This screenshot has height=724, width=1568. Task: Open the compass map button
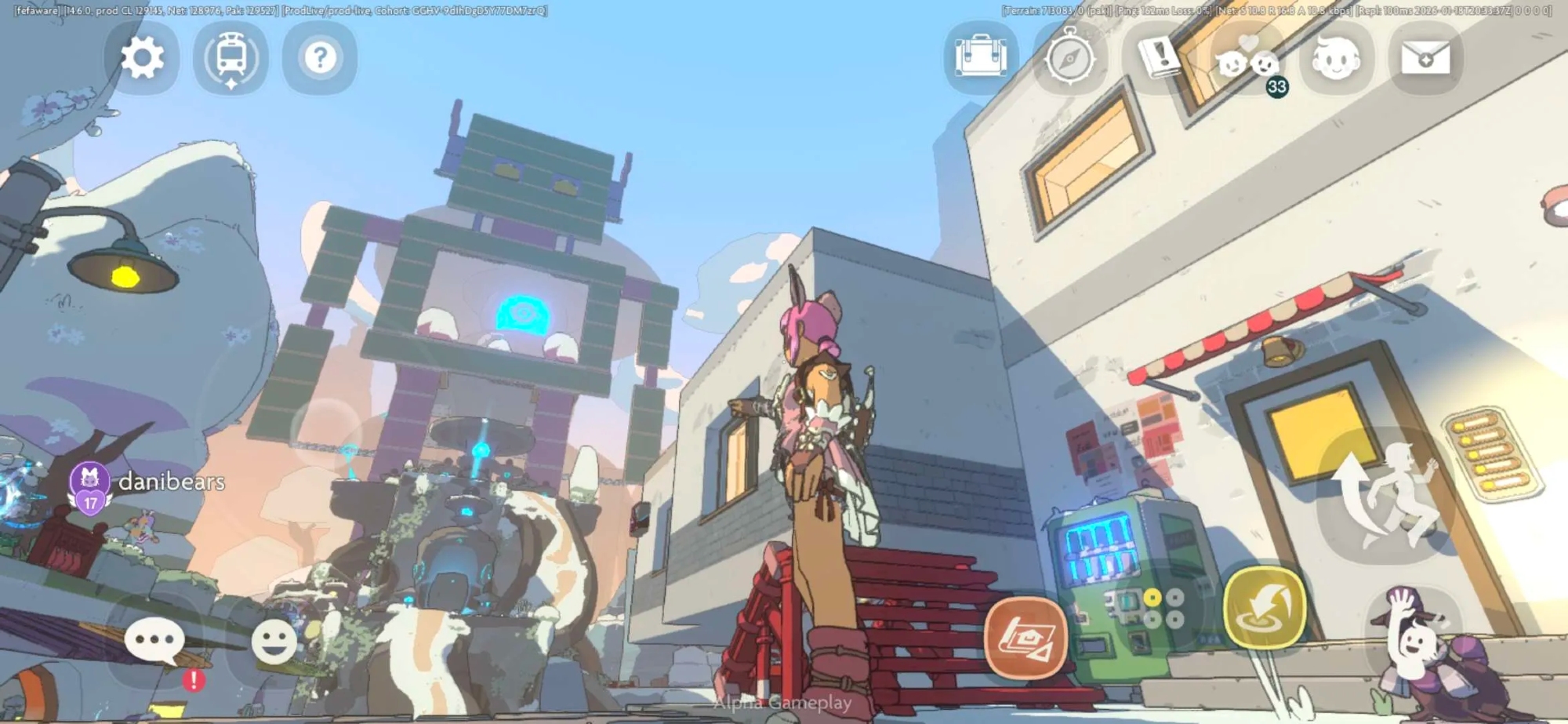pos(1070,58)
